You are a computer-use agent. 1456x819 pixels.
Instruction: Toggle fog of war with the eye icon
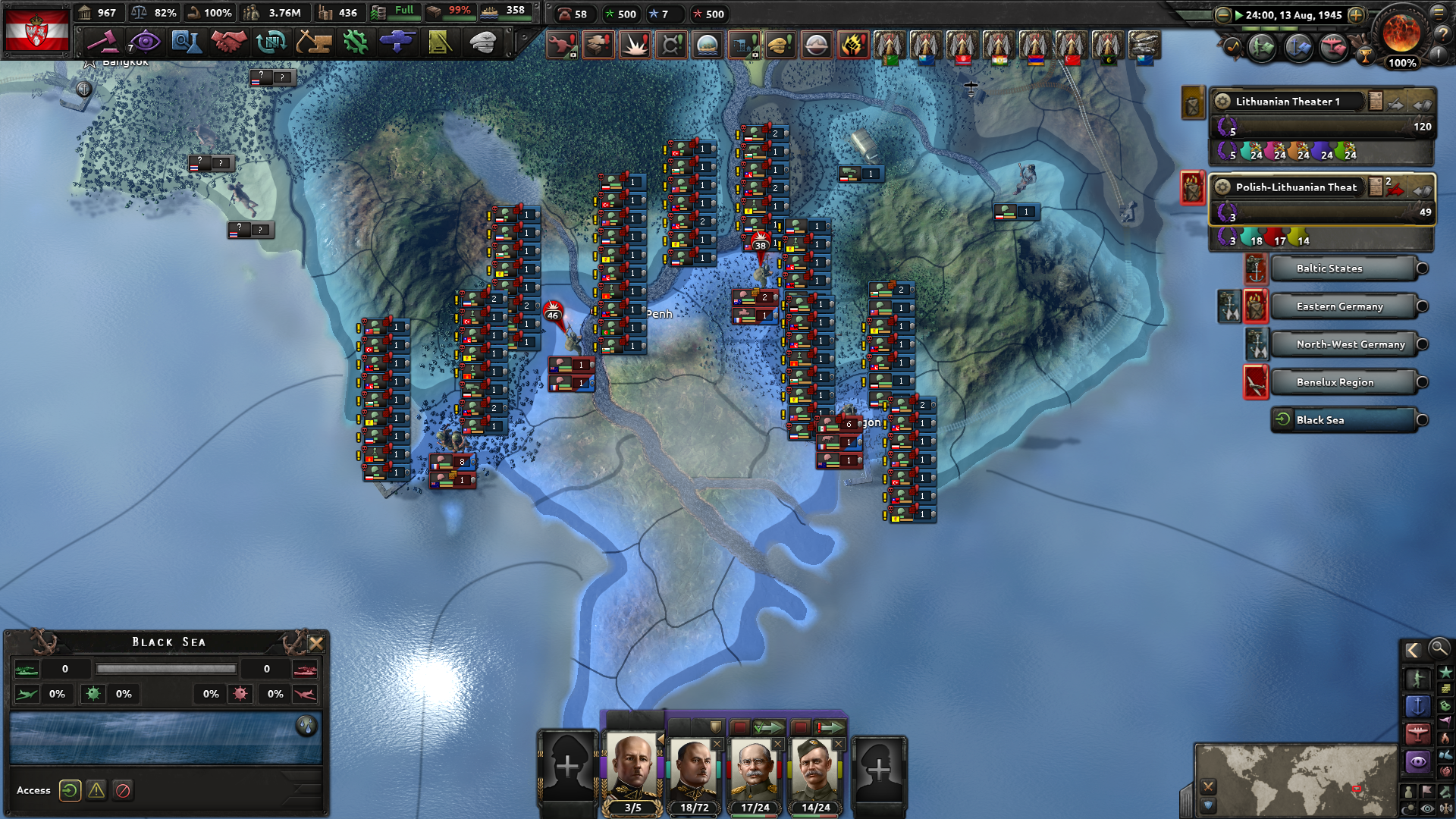[x=1426, y=807]
